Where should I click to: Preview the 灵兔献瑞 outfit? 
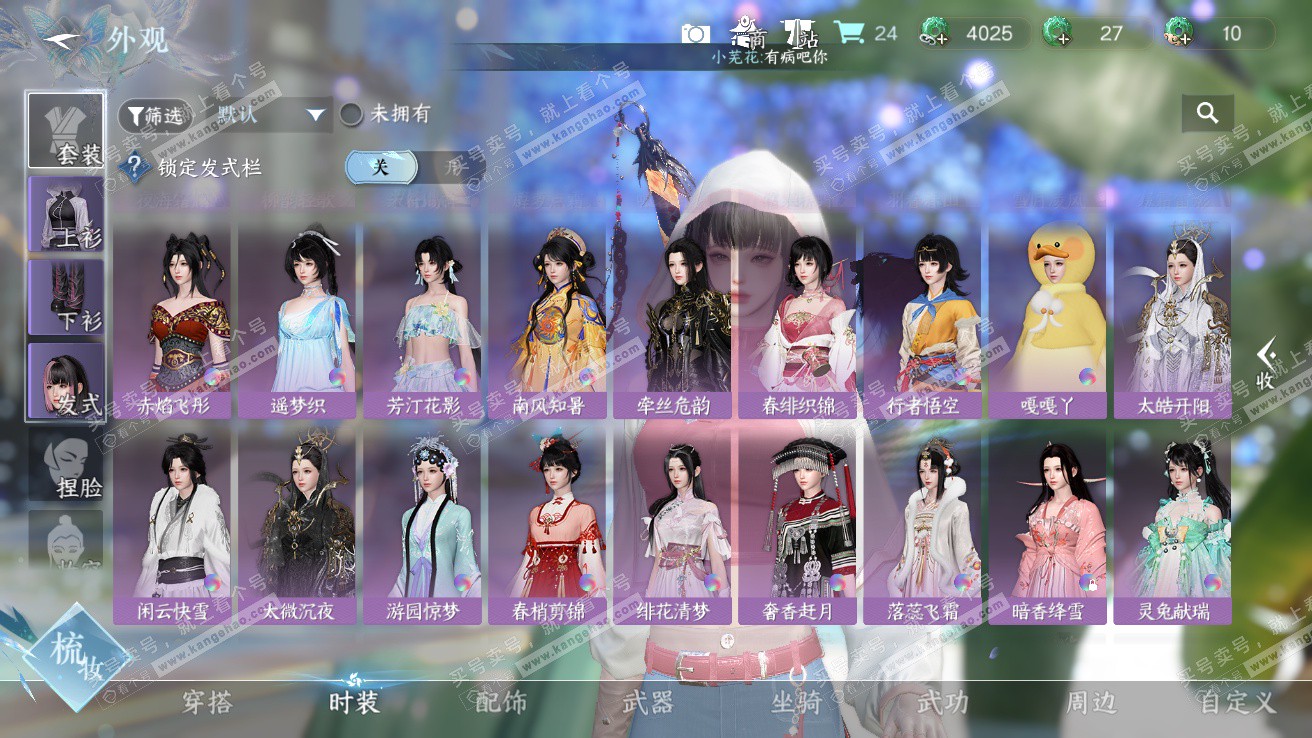1172,525
